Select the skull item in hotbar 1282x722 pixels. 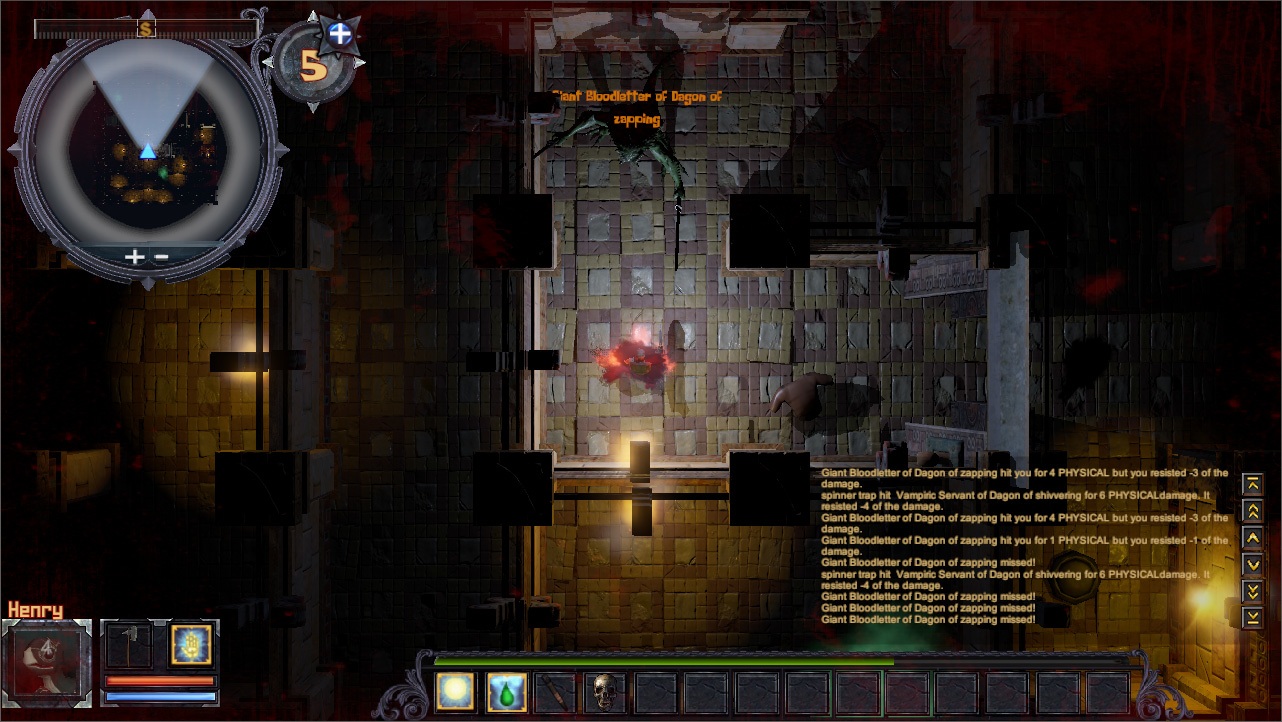click(x=605, y=692)
